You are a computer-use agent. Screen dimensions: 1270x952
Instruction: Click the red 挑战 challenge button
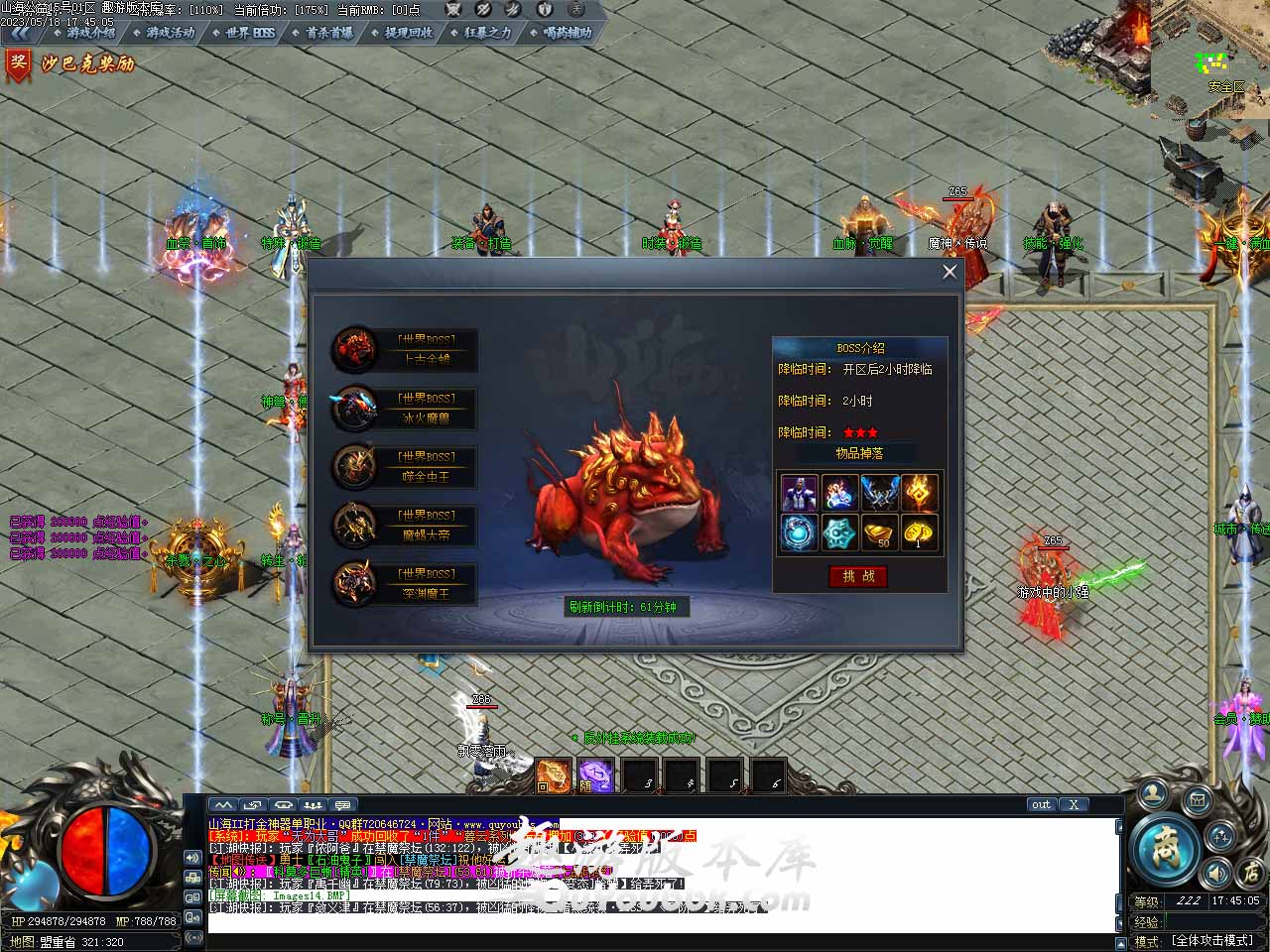pyautogui.click(x=858, y=576)
